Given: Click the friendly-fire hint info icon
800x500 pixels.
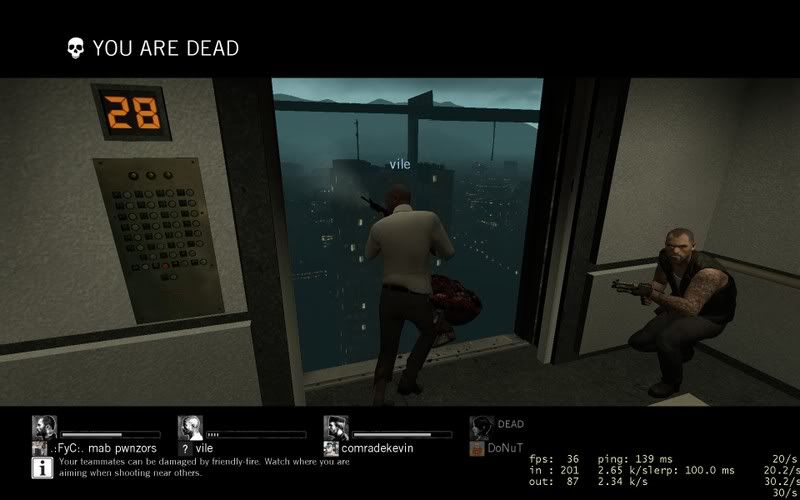Looking at the screenshot, I should [x=44, y=467].
